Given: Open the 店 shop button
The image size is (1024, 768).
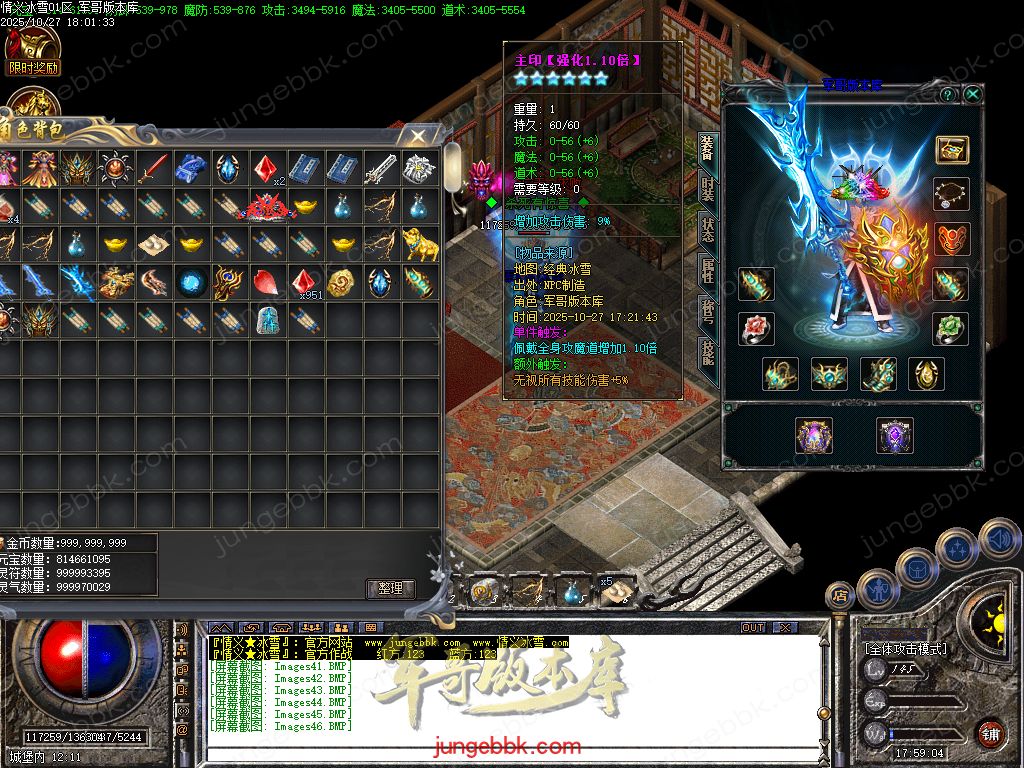Looking at the screenshot, I should (x=840, y=596).
